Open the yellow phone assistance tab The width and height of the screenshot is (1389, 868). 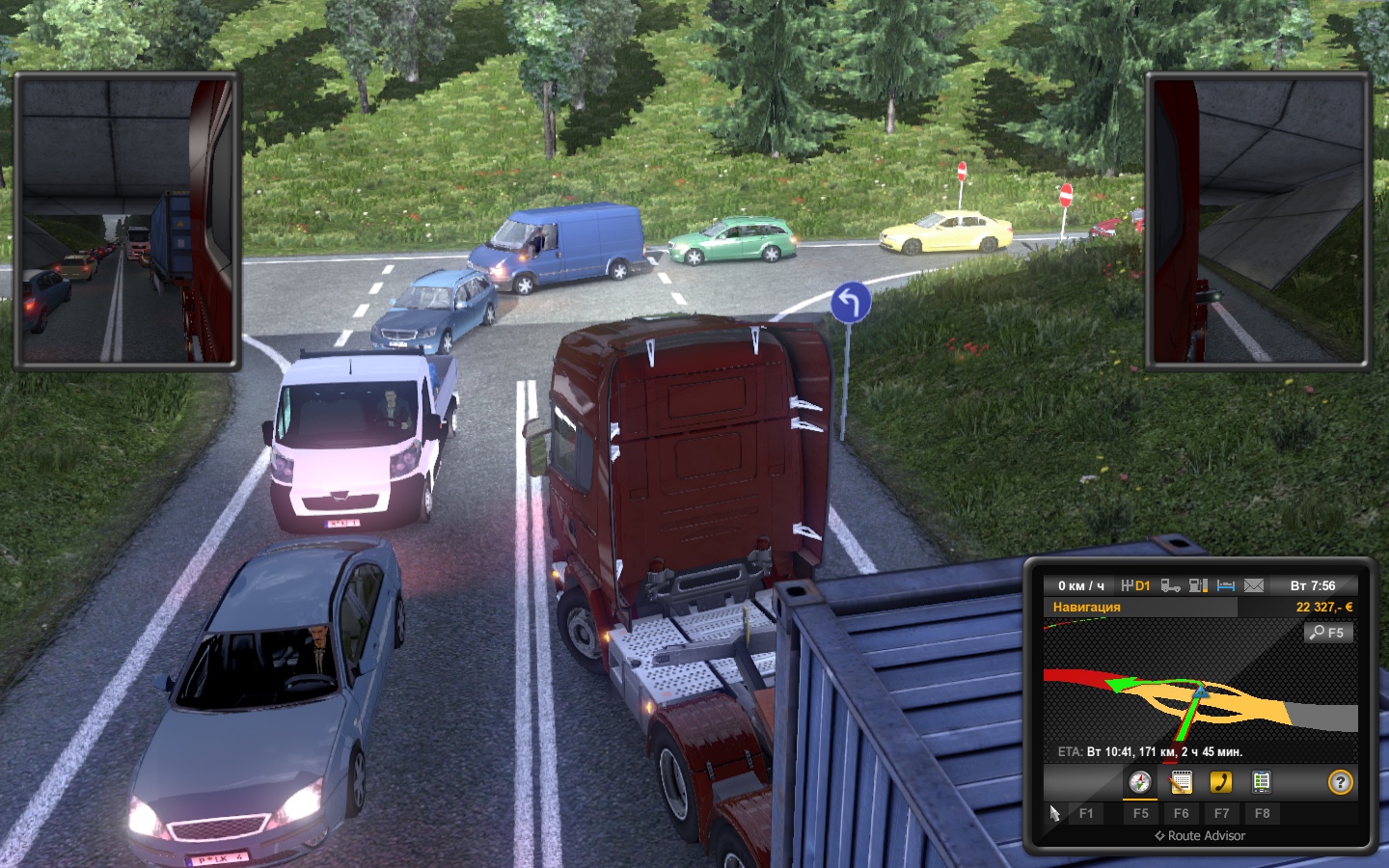(x=1221, y=782)
